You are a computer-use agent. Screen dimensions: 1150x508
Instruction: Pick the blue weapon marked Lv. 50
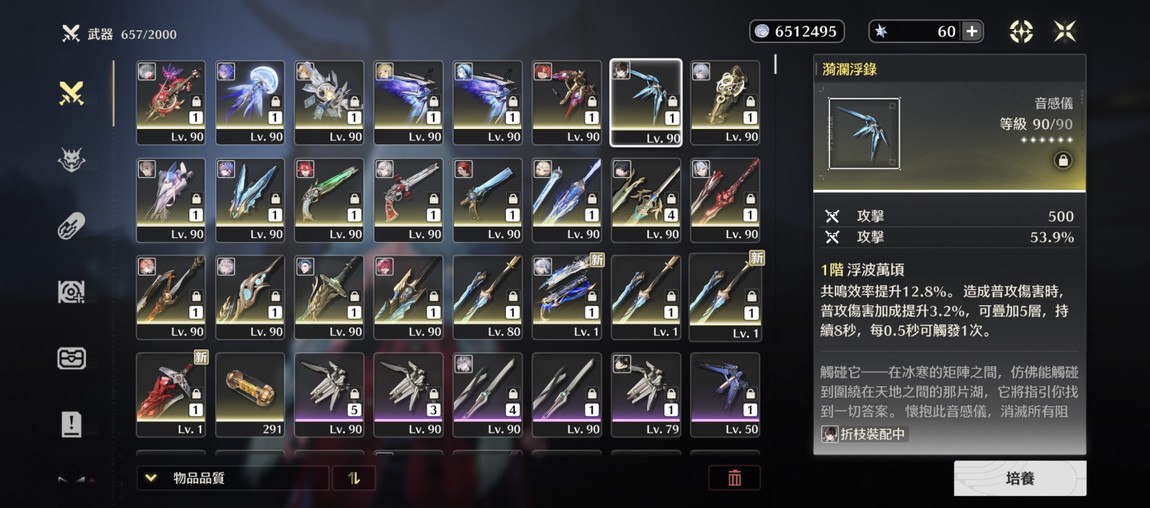[725, 394]
